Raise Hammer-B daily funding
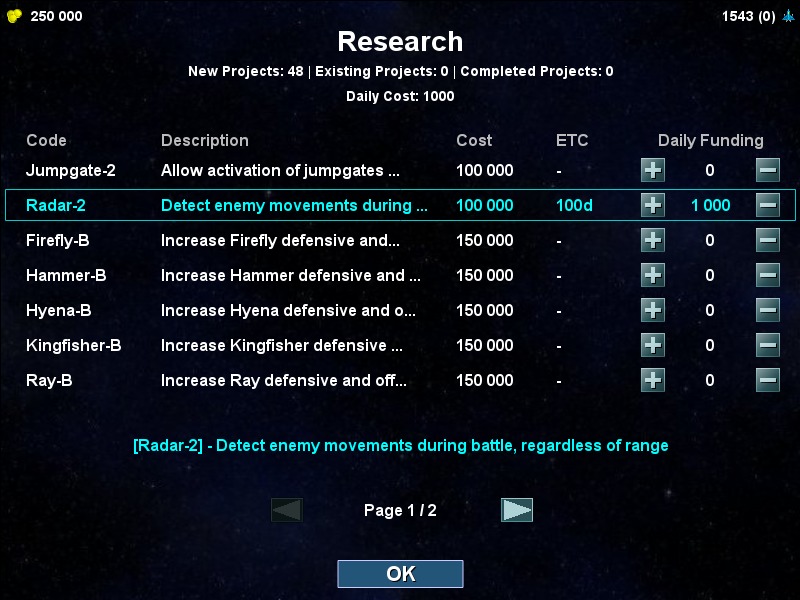Screen dimensions: 800x600 pyautogui.click(x=652, y=275)
